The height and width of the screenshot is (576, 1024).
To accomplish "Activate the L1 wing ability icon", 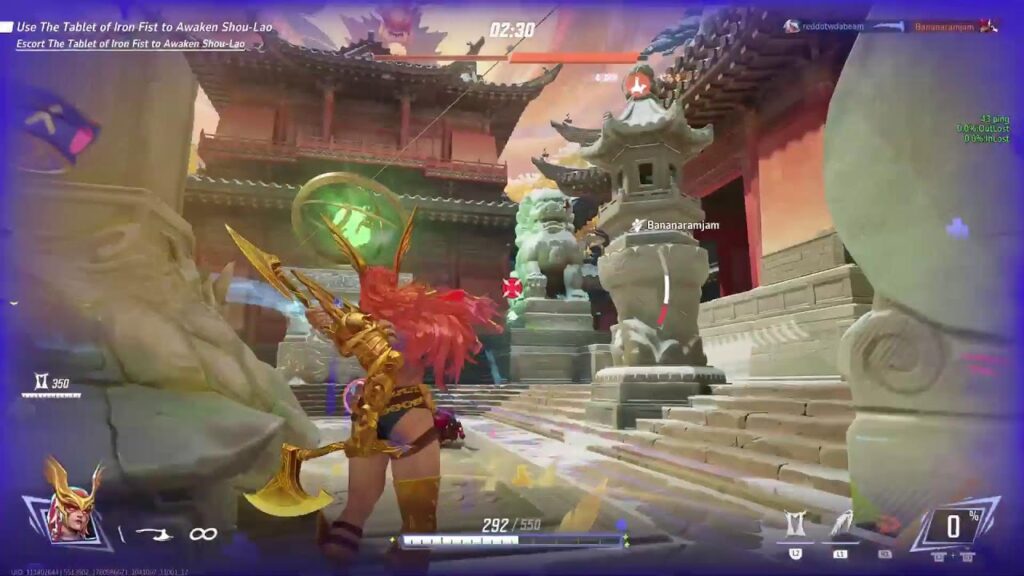I will (x=840, y=525).
